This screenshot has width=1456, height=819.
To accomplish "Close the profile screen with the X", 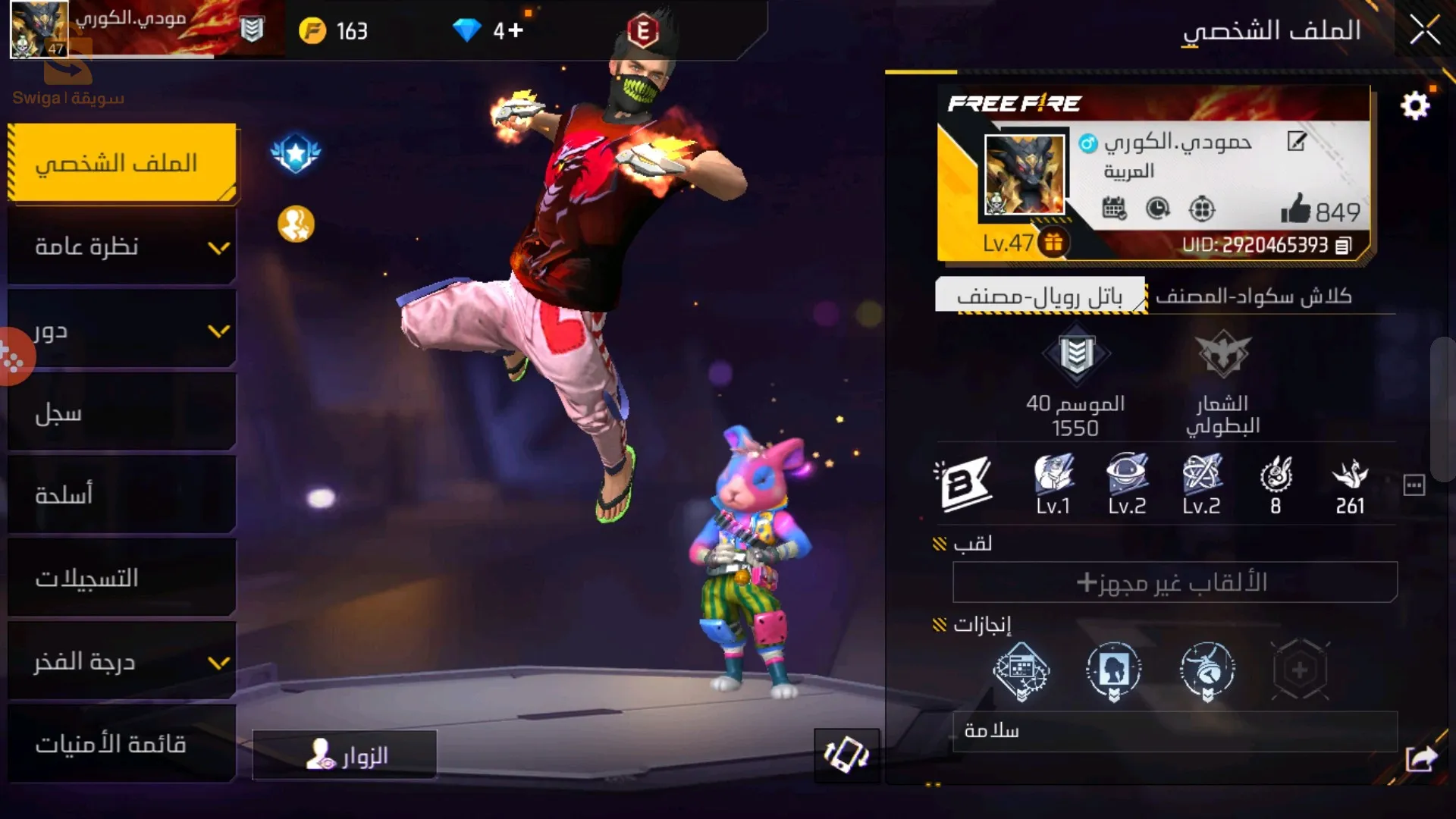I will (1424, 31).
